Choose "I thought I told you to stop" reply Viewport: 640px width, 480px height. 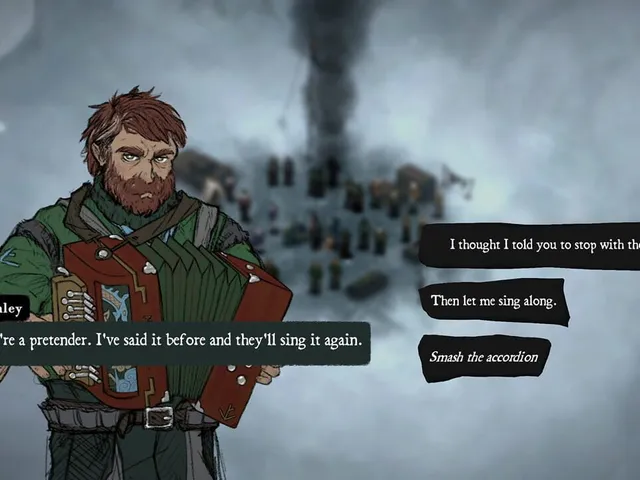[542, 245]
